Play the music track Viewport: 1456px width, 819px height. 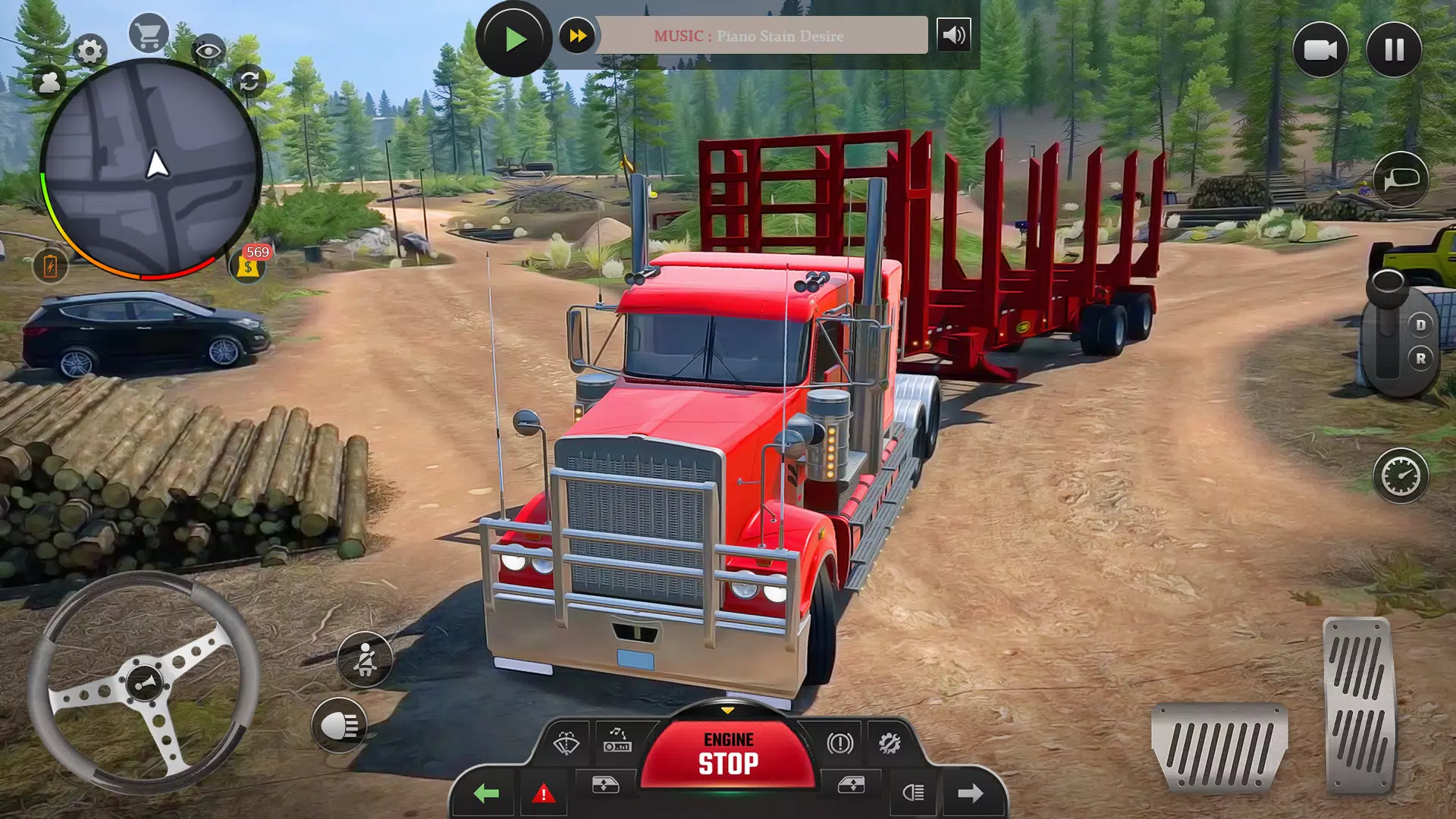(513, 38)
